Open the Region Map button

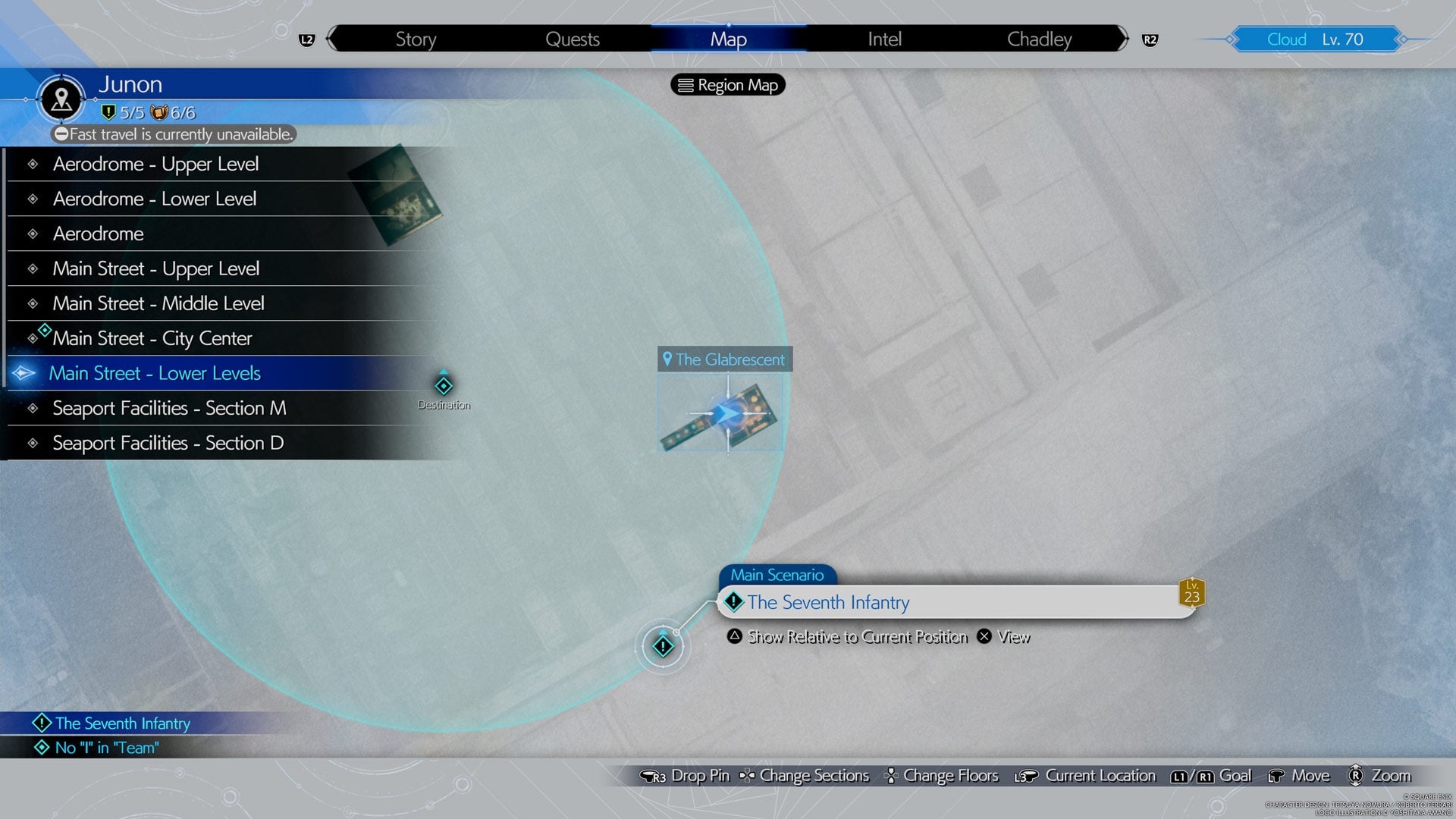click(728, 85)
